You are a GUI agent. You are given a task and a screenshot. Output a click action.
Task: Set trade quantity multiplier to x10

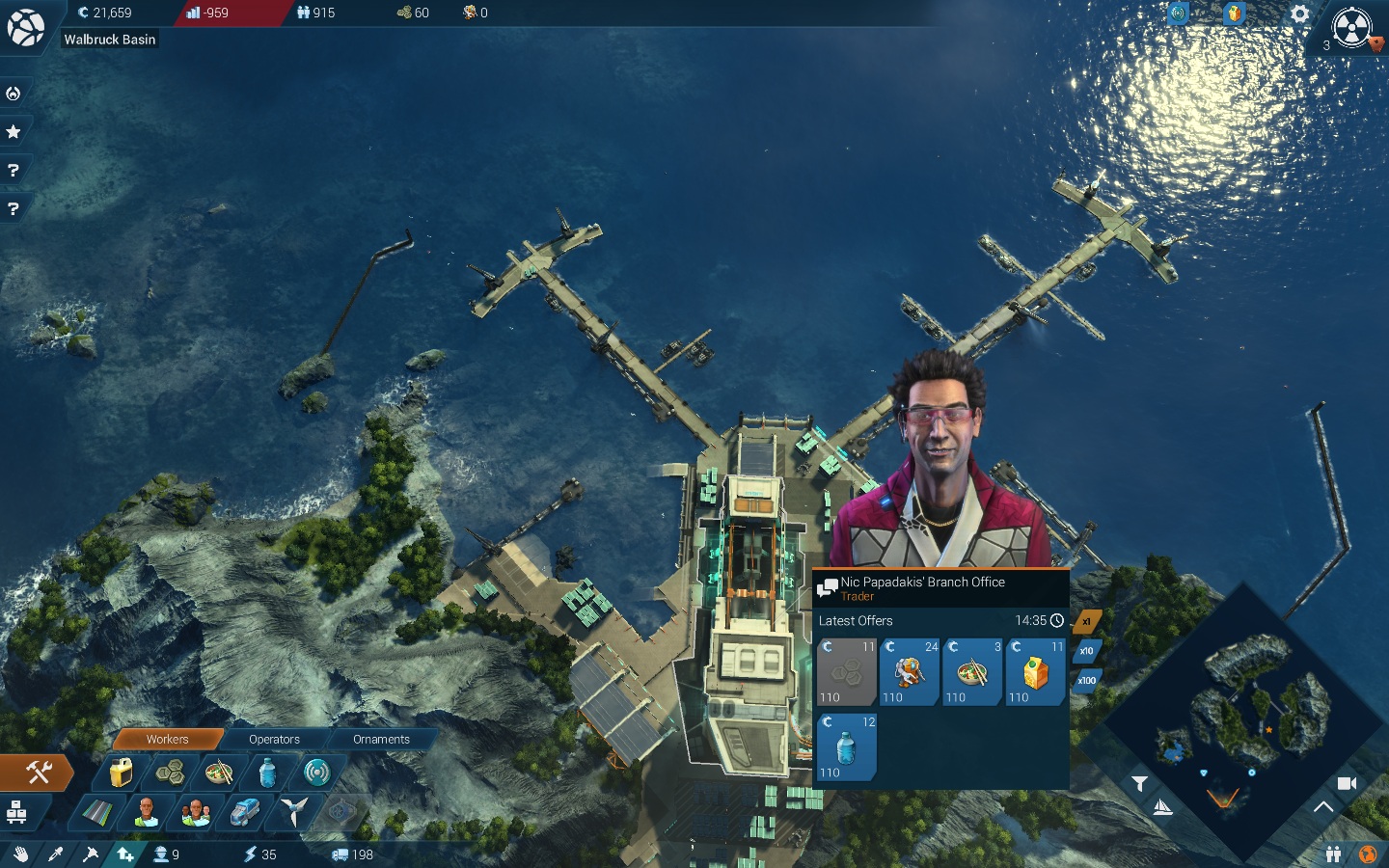pyautogui.click(x=1086, y=651)
